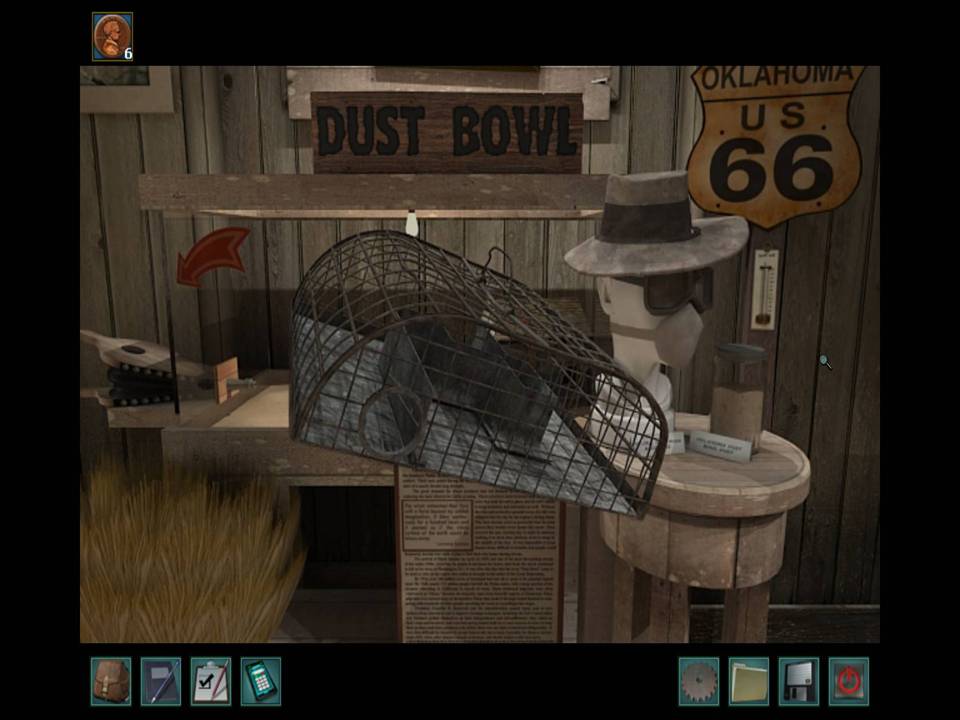Open the journal notebook with pen
This screenshot has height=720, width=960.
[160, 681]
